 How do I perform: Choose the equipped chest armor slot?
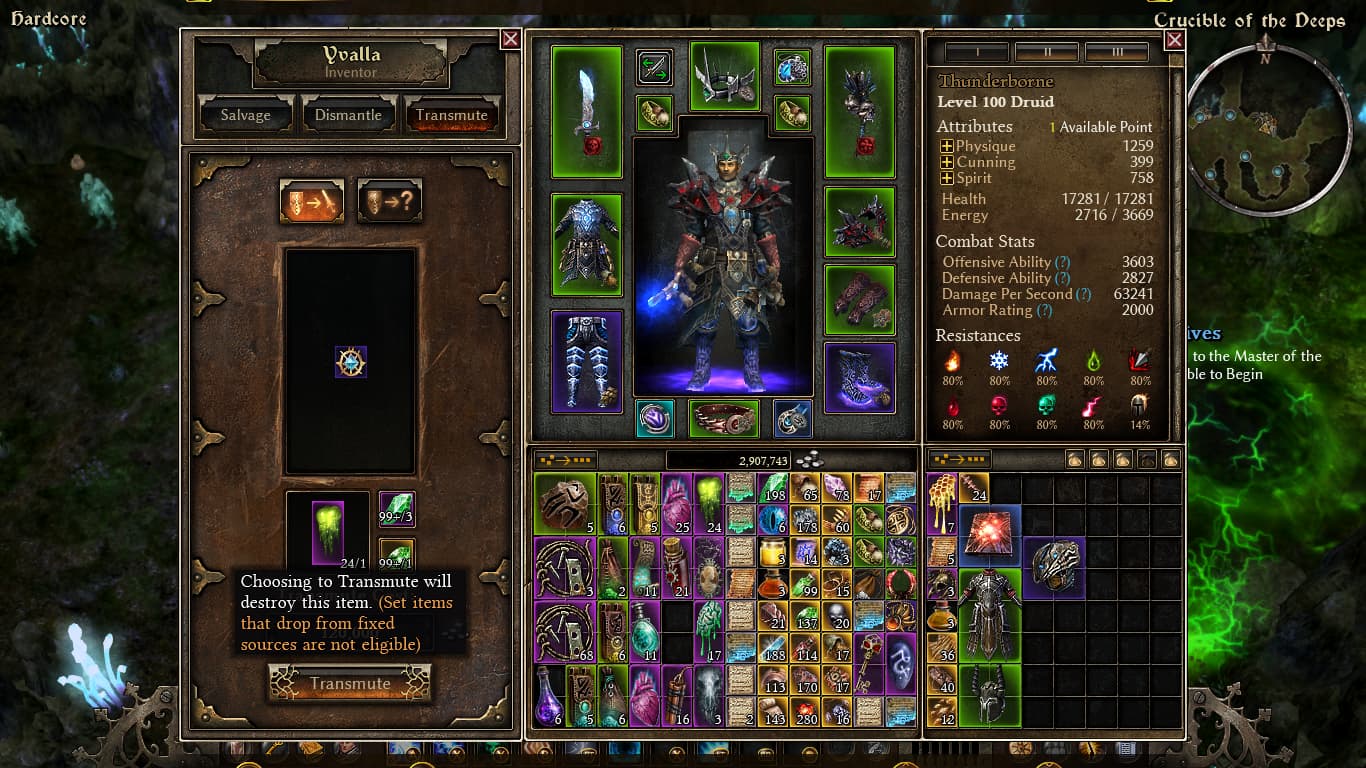point(586,245)
